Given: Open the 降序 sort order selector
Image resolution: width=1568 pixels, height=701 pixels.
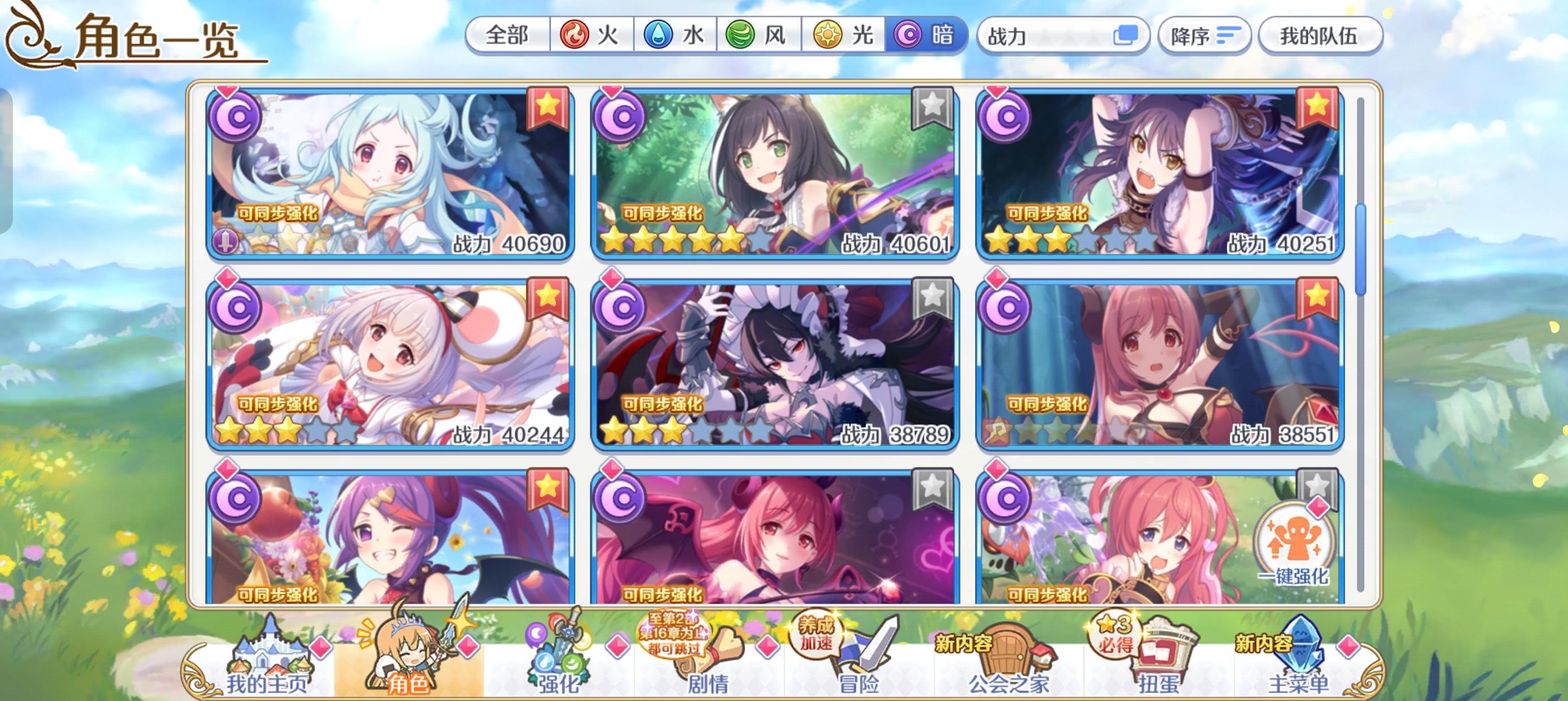Looking at the screenshot, I should pyautogui.click(x=1205, y=36).
